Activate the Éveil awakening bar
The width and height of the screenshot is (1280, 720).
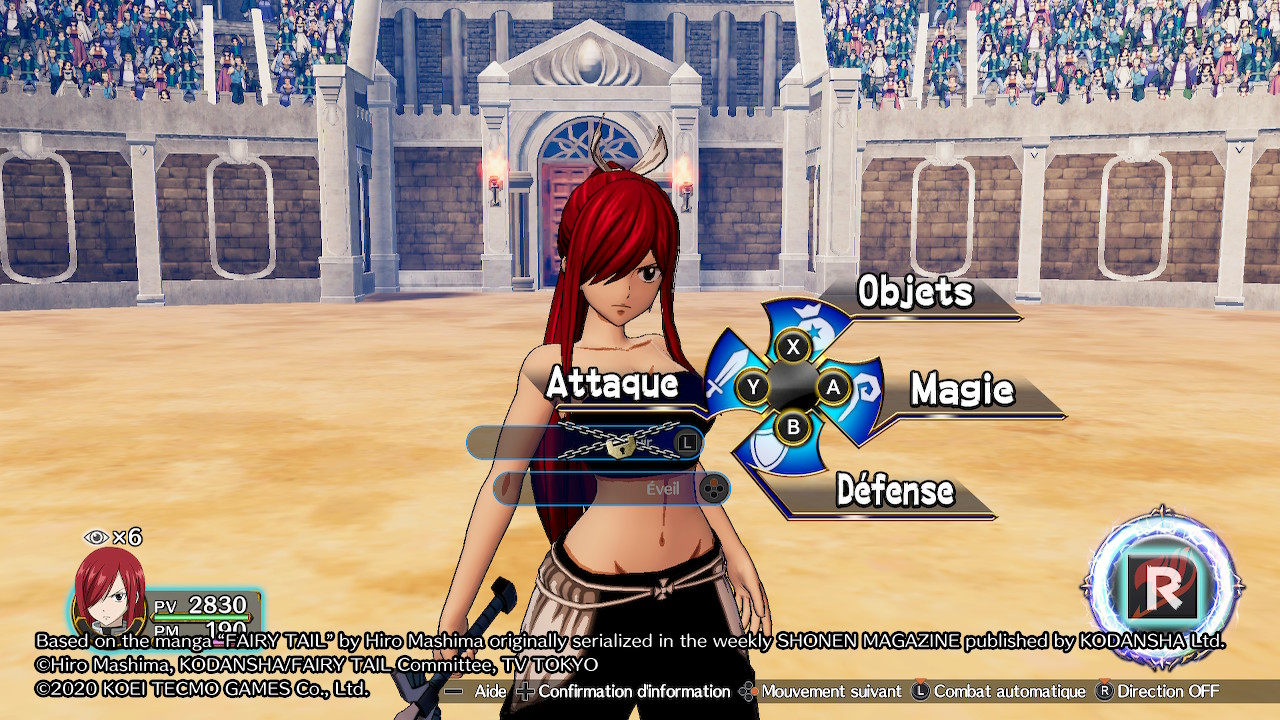click(x=612, y=488)
